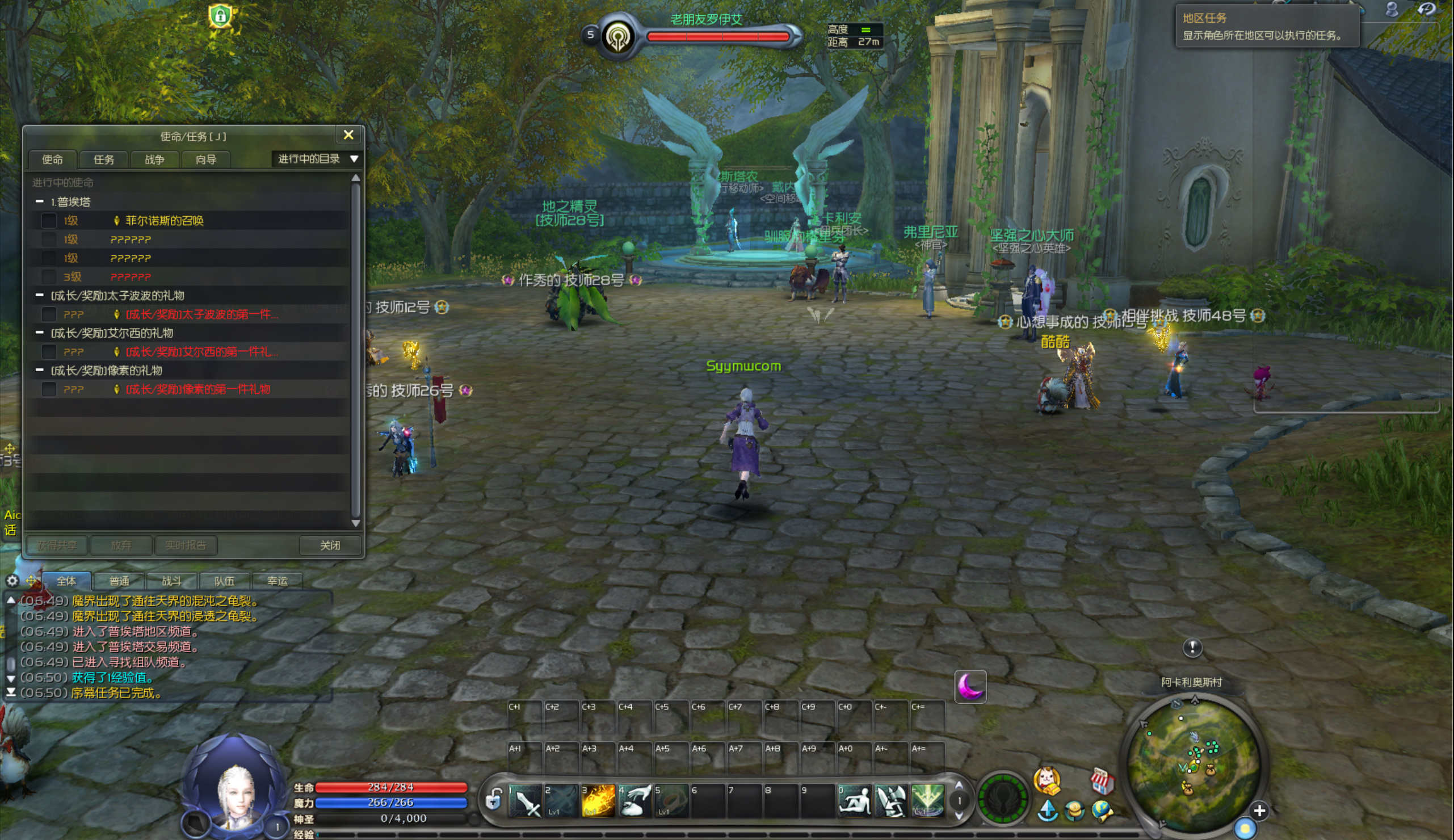Select the 向导 tab
Viewport: 1454px width, 840px height.
[206, 159]
